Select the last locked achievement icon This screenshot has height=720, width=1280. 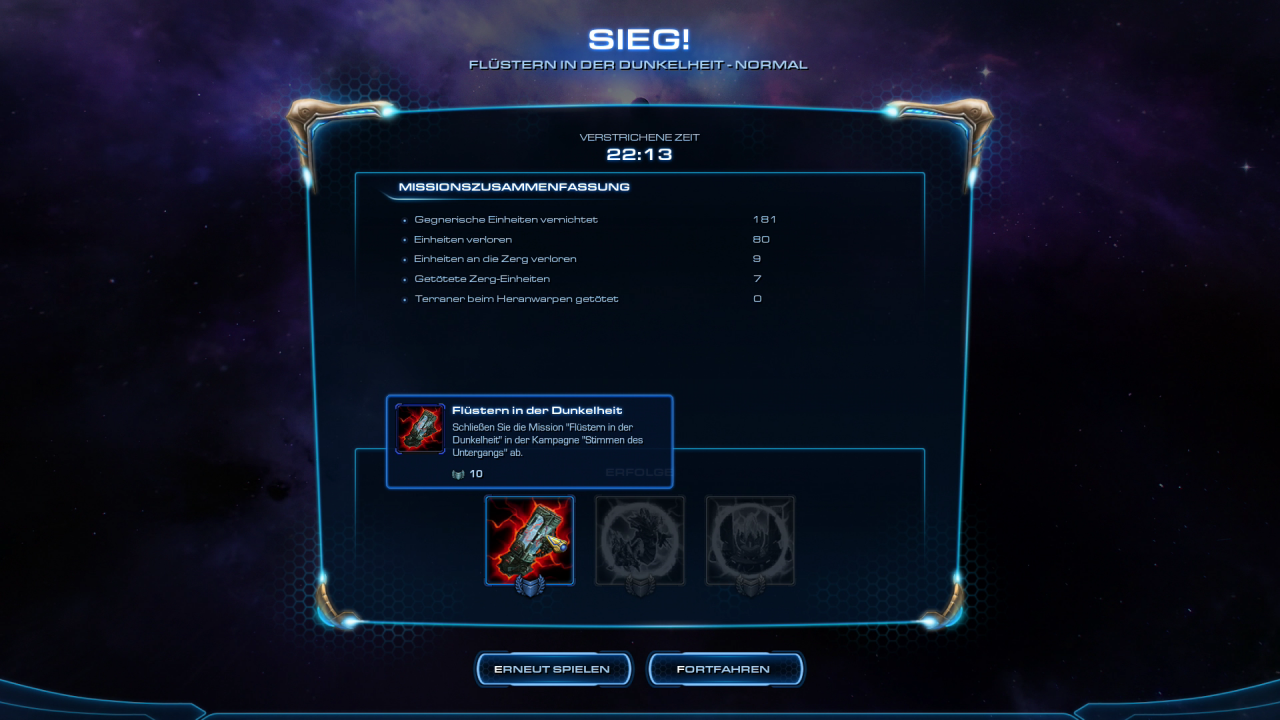pyautogui.click(x=750, y=540)
